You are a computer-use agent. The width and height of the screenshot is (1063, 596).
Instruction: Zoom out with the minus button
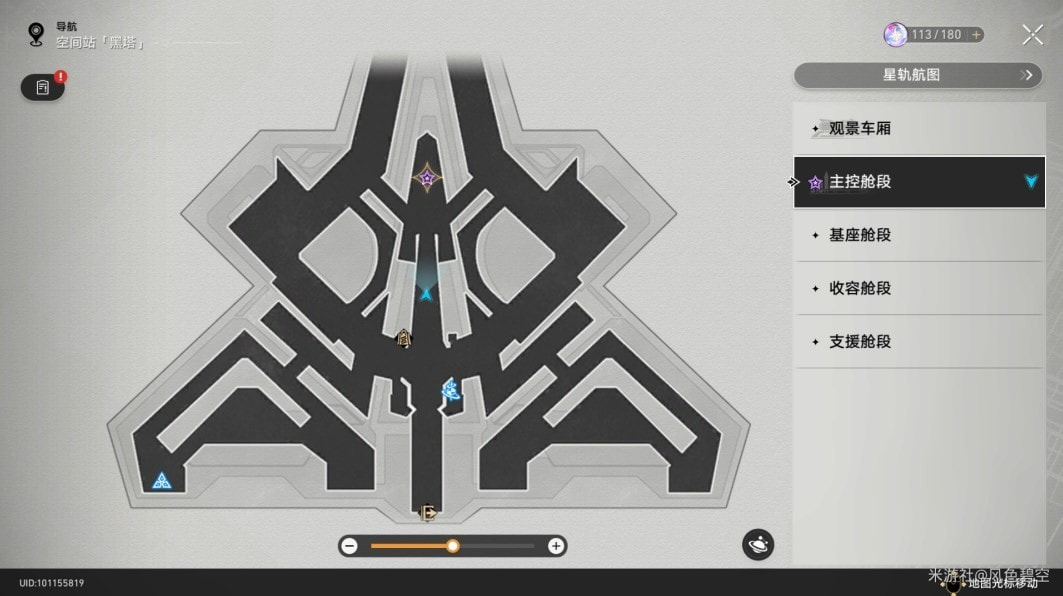[x=349, y=546]
